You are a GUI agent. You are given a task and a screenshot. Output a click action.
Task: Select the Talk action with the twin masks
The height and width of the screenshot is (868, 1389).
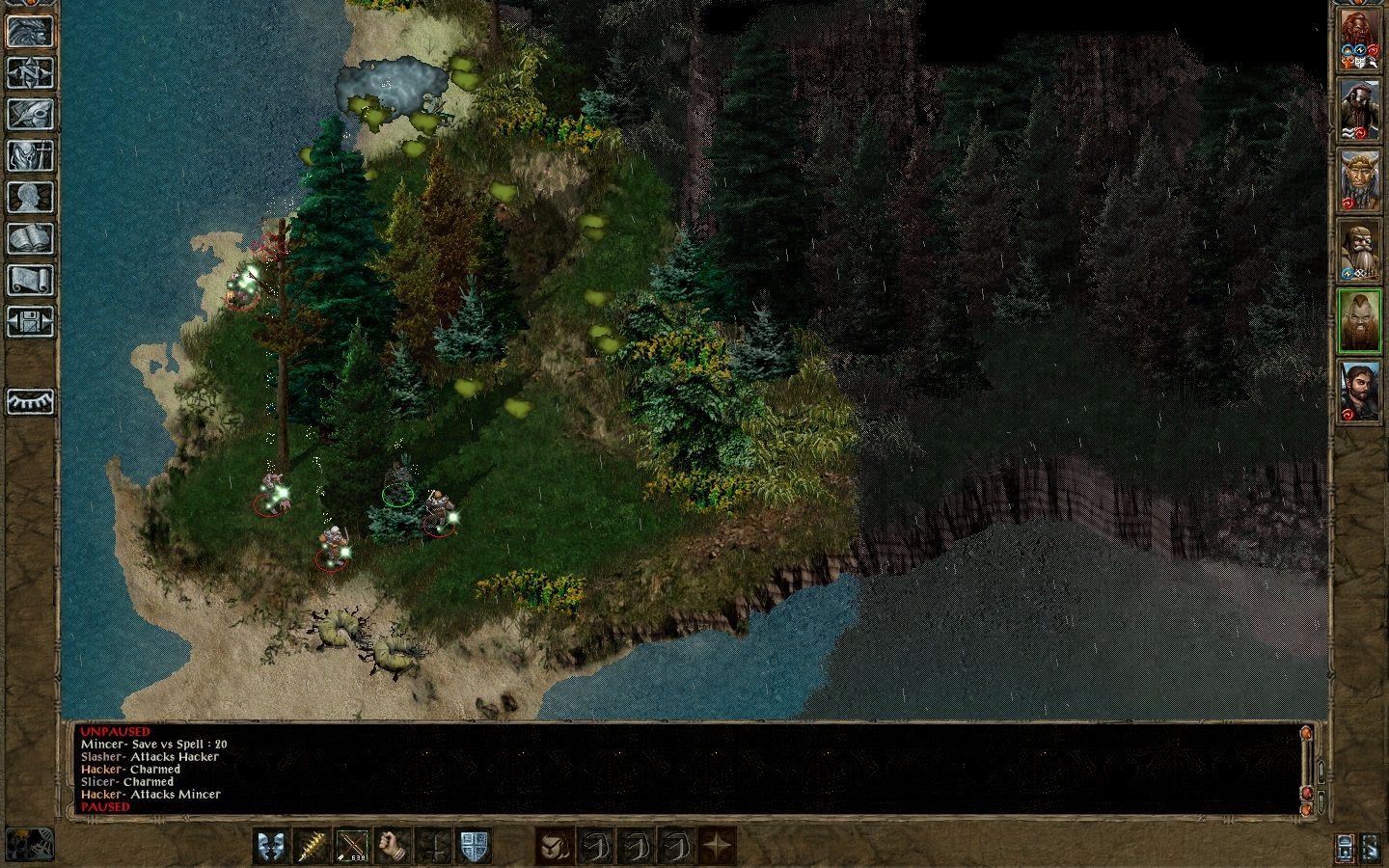pos(271,846)
